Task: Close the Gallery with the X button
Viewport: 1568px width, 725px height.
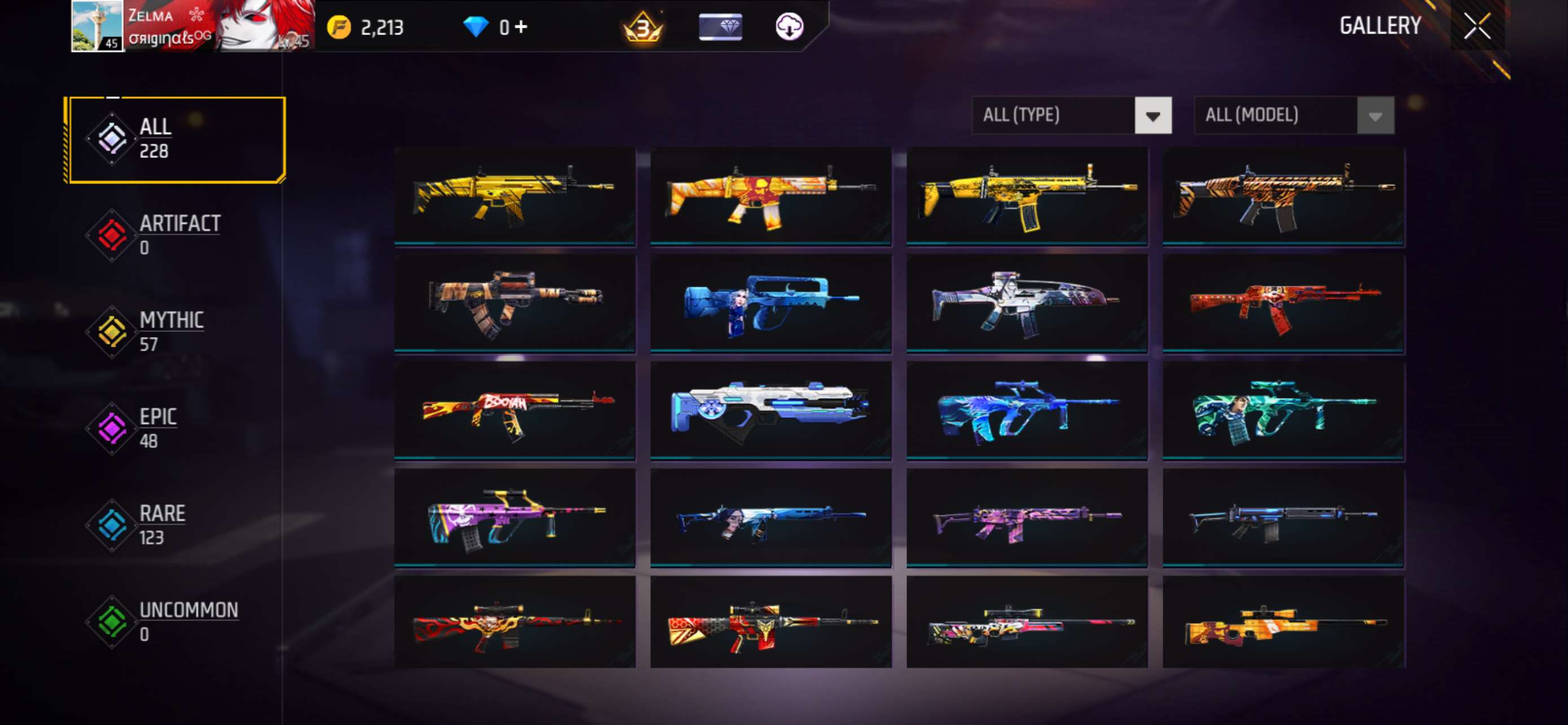Action: click(x=1477, y=26)
